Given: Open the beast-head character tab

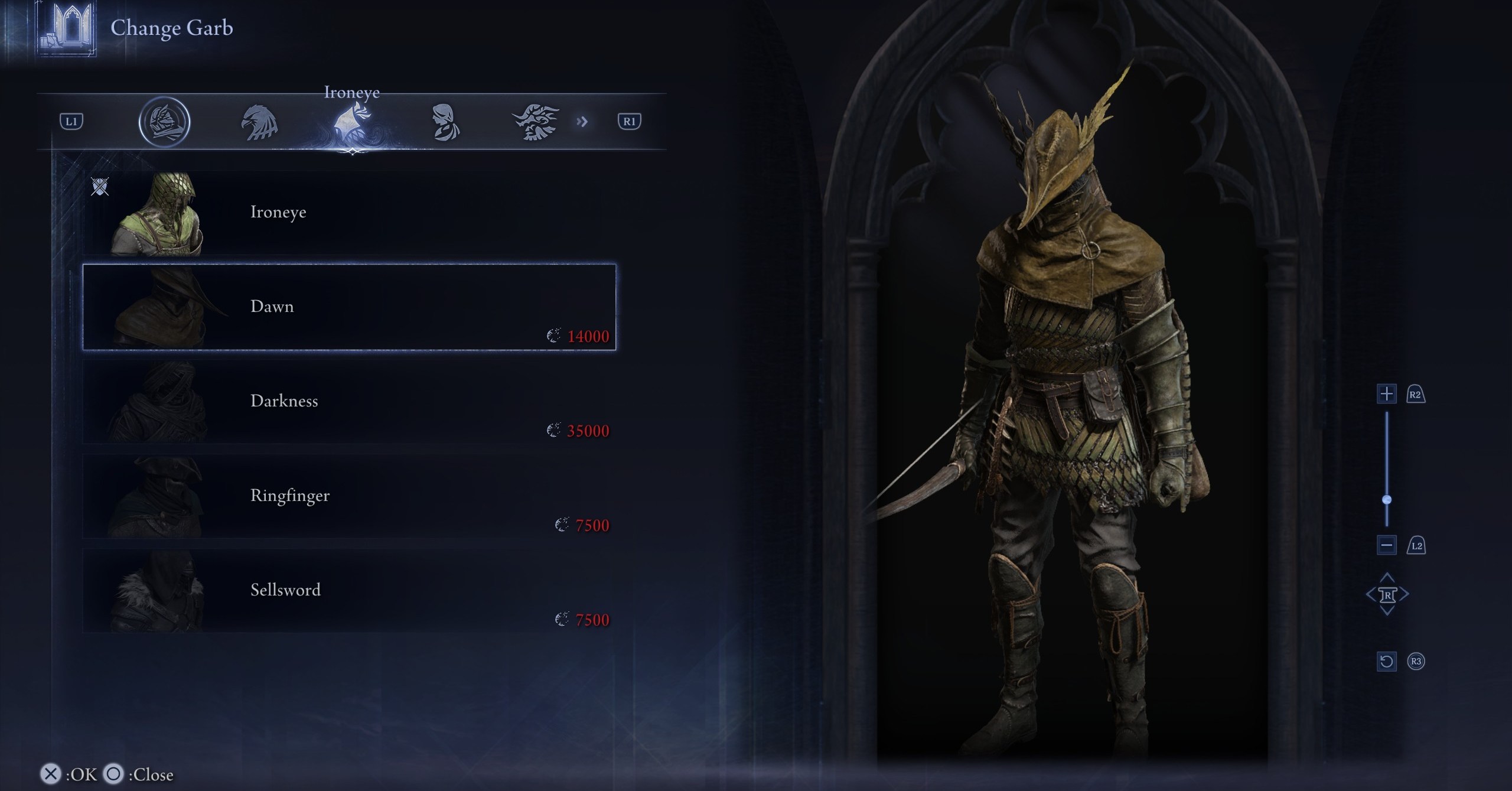Looking at the screenshot, I should (535, 122).
